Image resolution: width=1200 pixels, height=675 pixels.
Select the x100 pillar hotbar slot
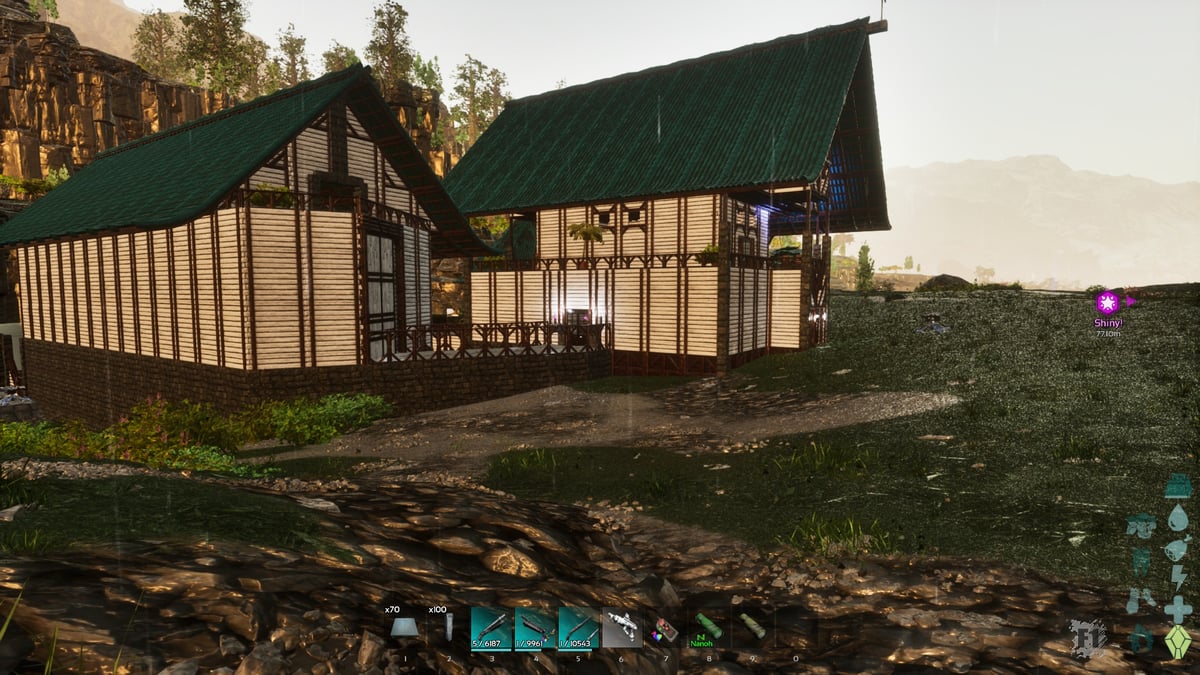(x=447, y=627)
